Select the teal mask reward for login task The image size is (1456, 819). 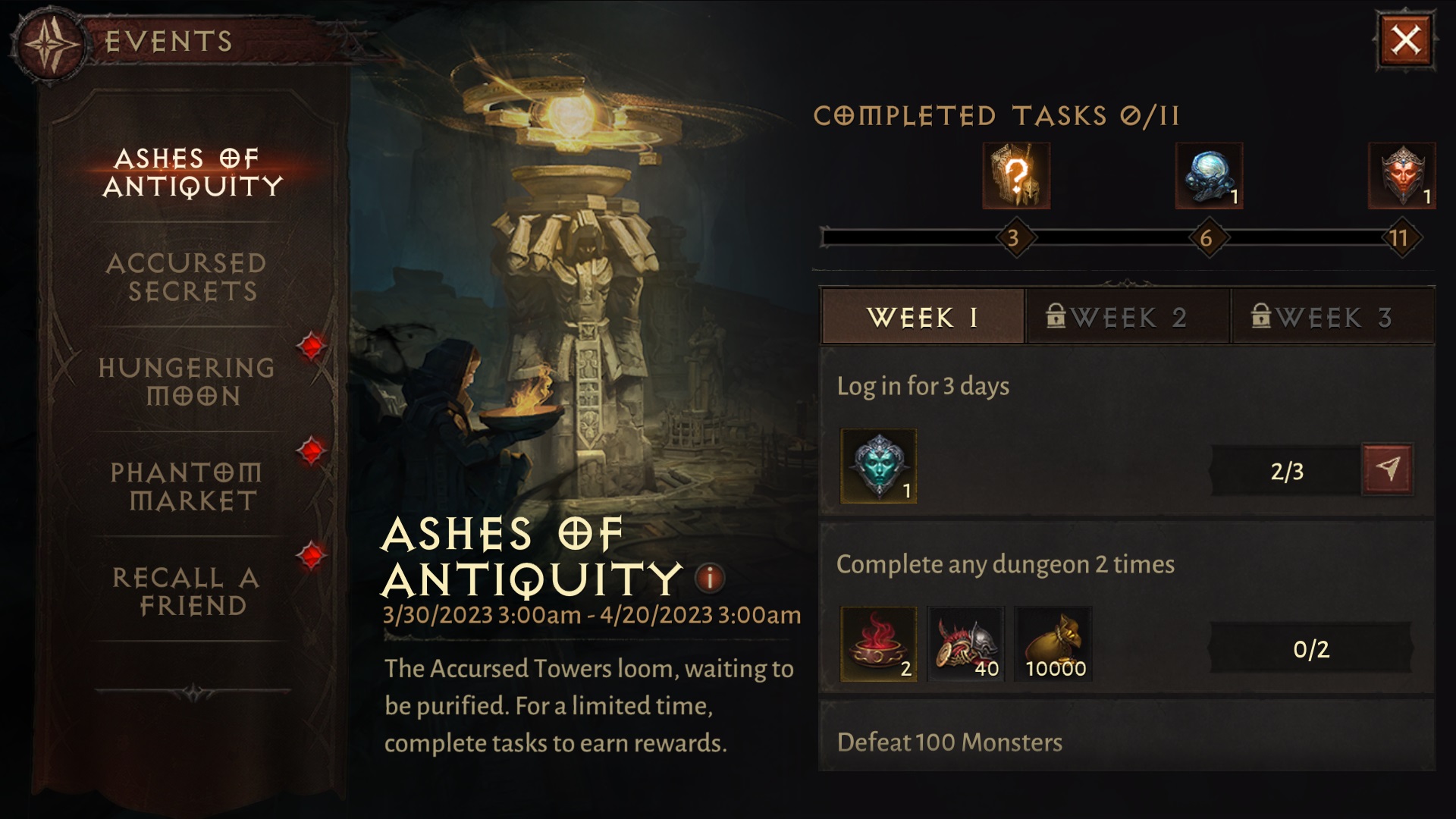[880, 463]
